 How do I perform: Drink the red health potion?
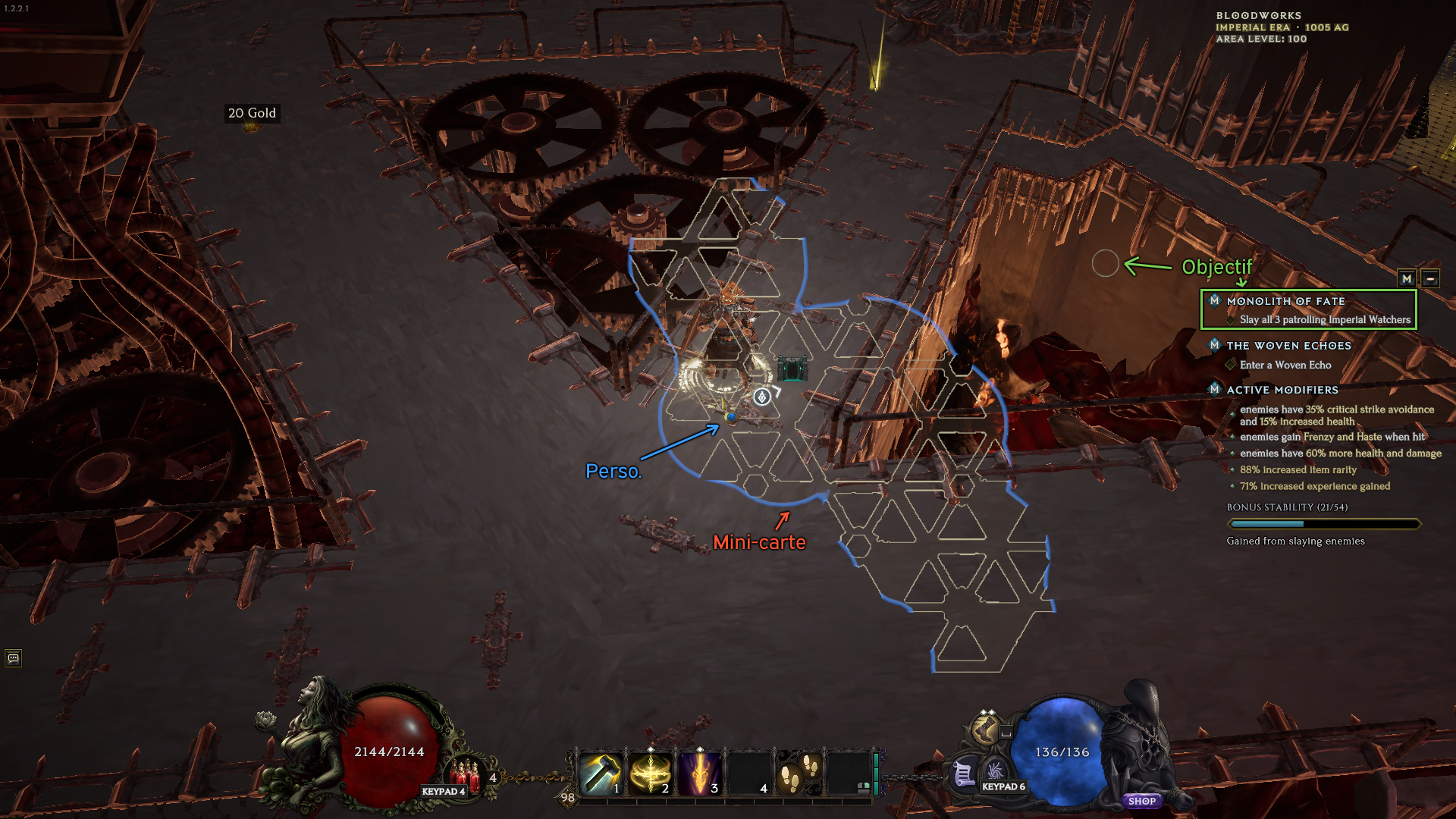click(x=466, y=773)
